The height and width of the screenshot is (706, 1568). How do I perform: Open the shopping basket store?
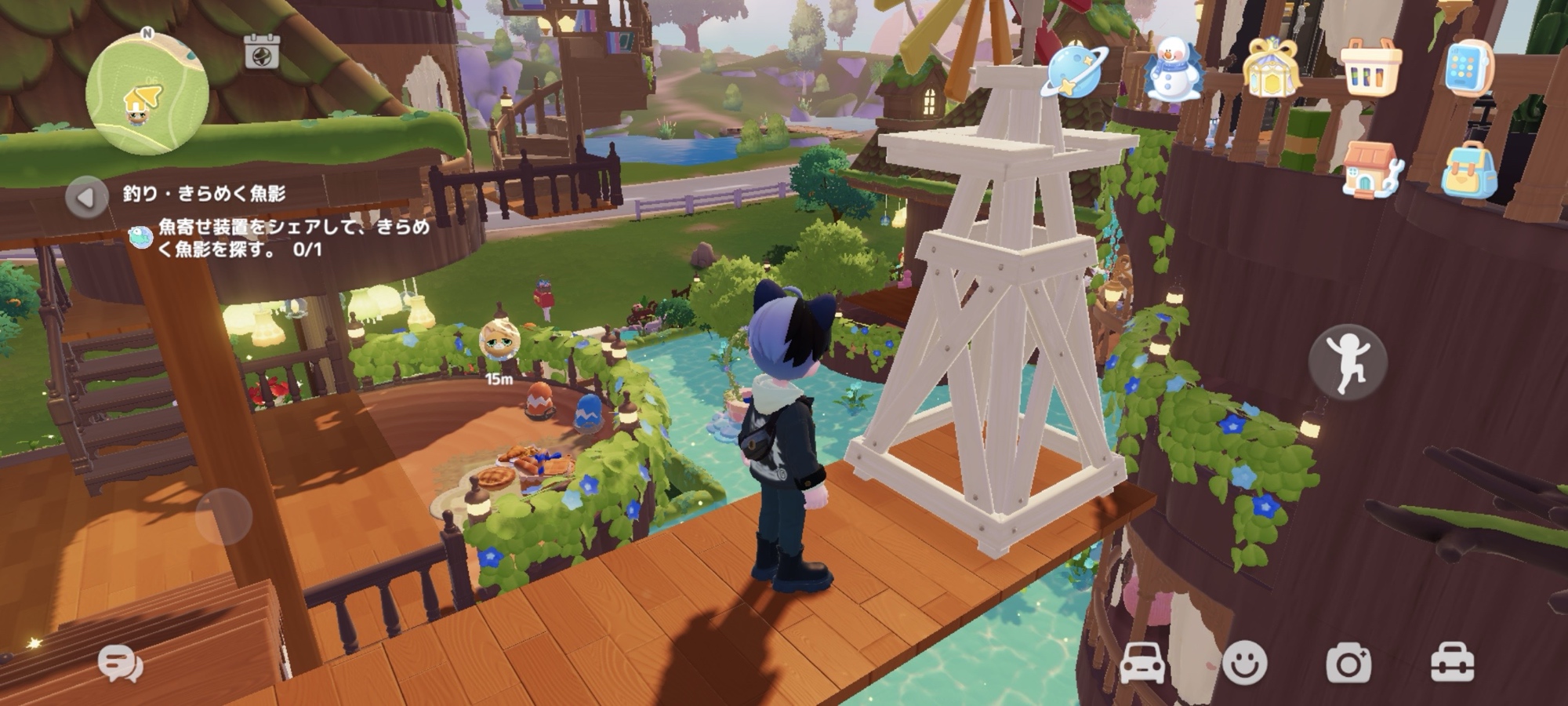point(1370,70)
